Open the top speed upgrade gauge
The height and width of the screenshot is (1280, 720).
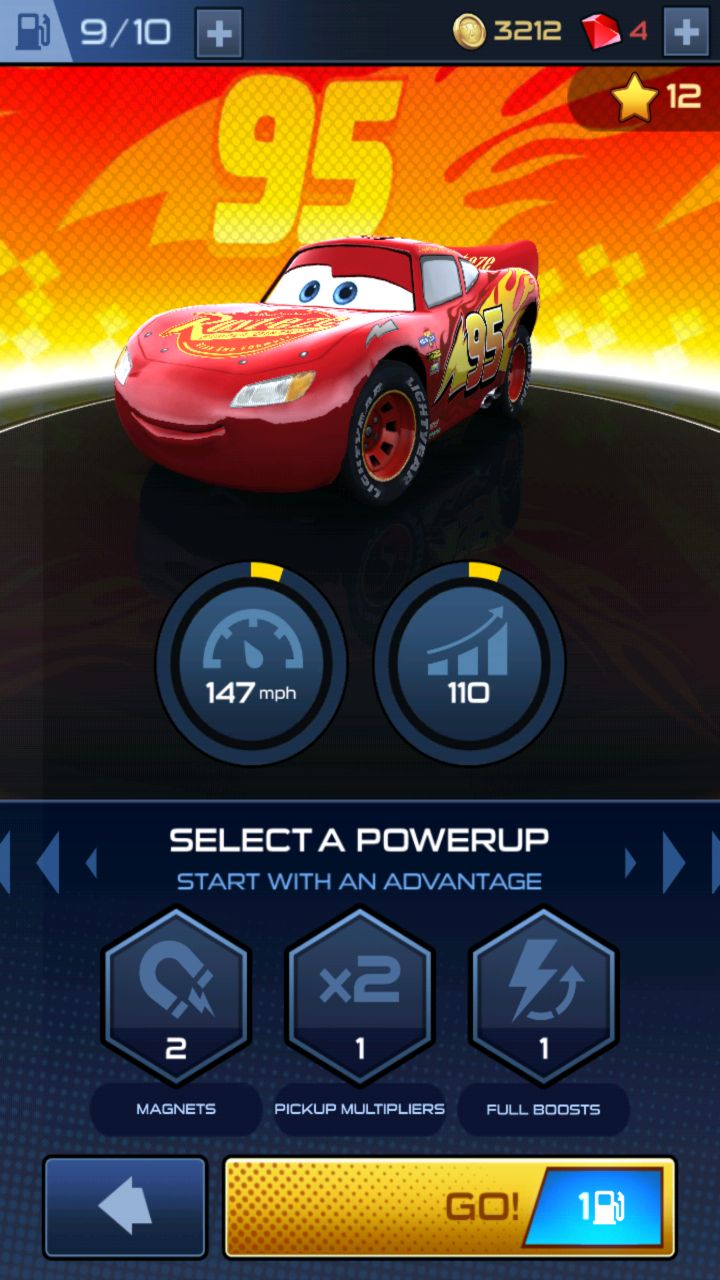click(x=252, y=660)
